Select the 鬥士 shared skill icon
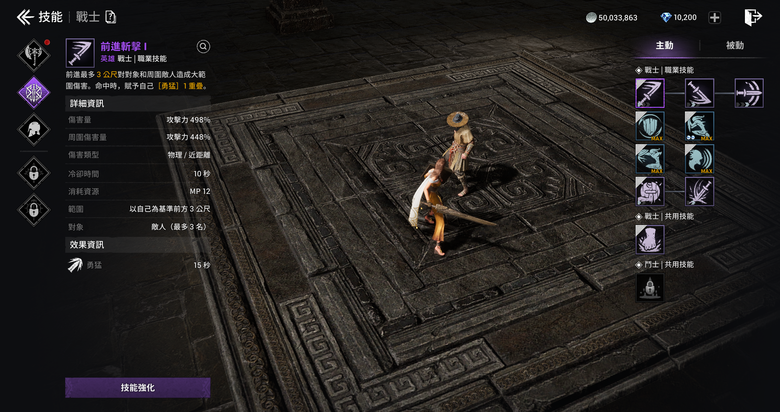This screenshot has width=780, height=412. 650,287
